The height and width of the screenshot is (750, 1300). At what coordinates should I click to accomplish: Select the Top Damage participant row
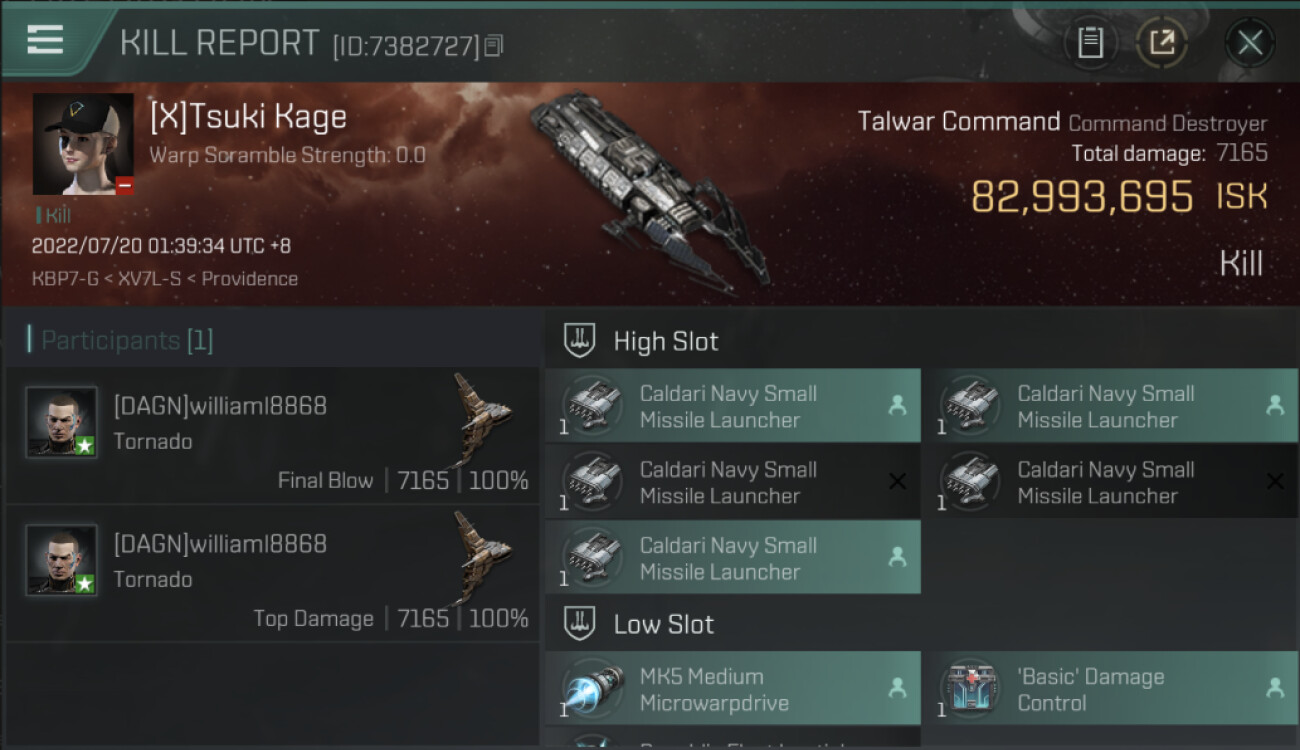pos(272,574)
